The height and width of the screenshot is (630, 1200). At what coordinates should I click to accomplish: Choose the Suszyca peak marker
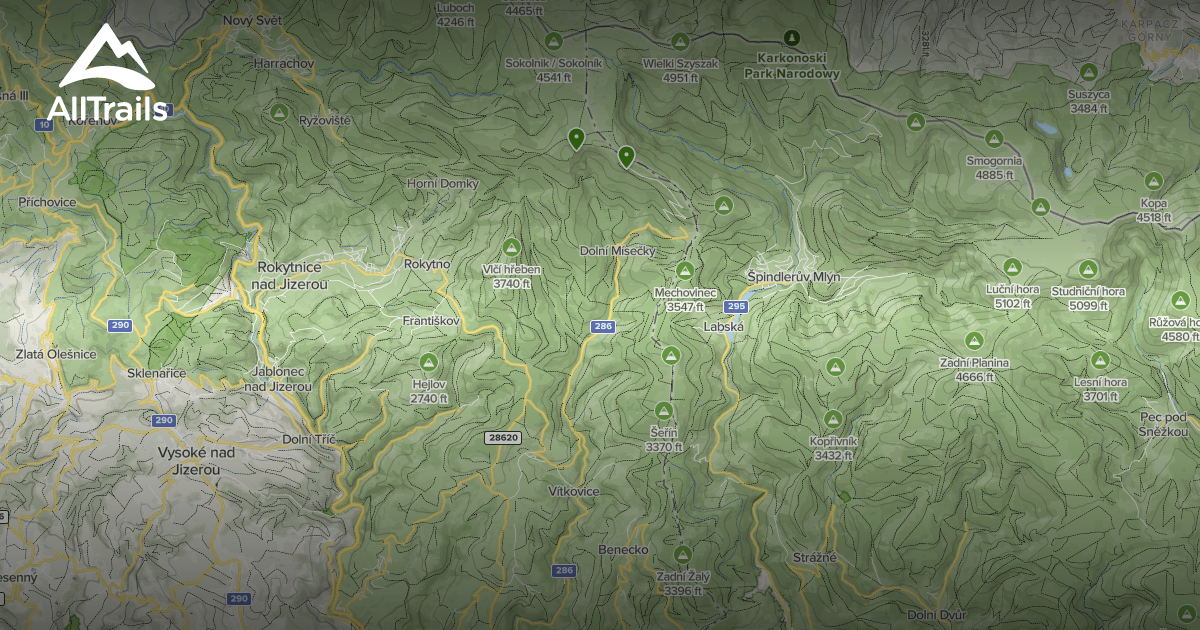(1088, 72)
